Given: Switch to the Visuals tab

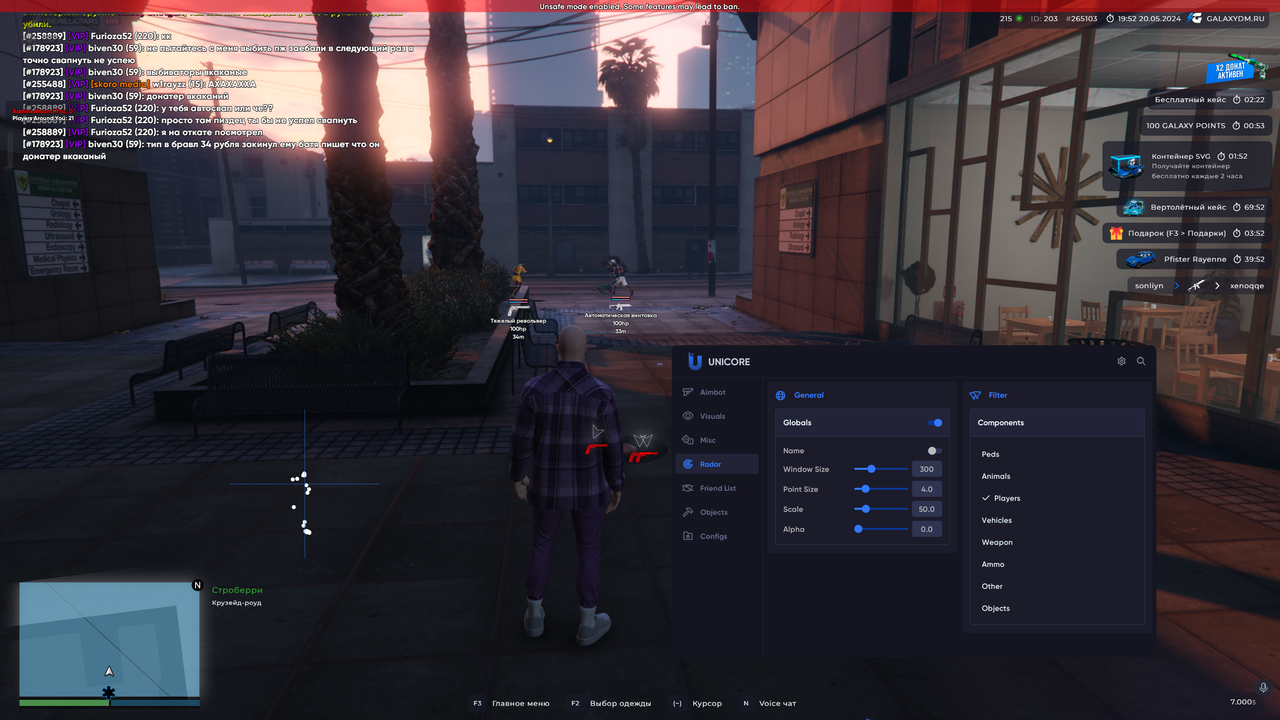Looking at the screenshot, I should (x=712, y=416).
